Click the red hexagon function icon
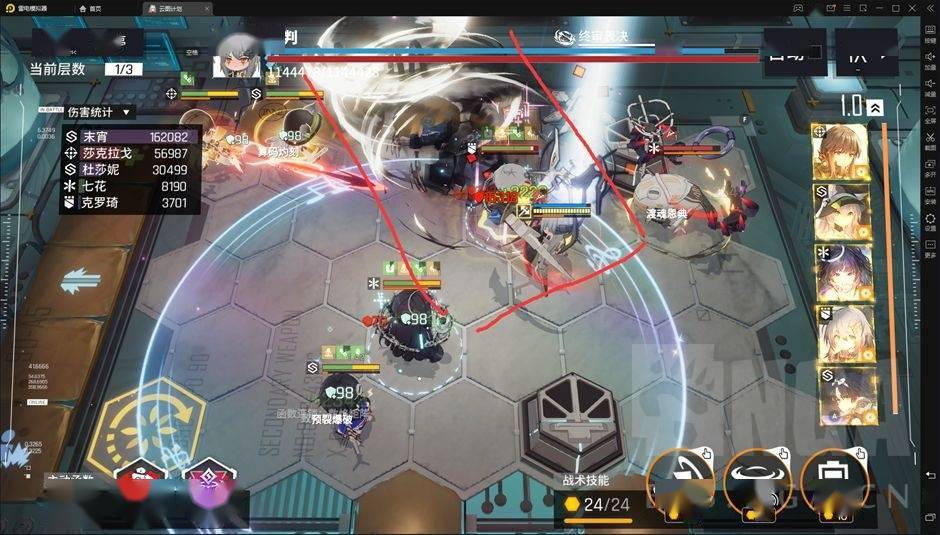940x535 pixels. pyautogui.click(x=141, y=483)
